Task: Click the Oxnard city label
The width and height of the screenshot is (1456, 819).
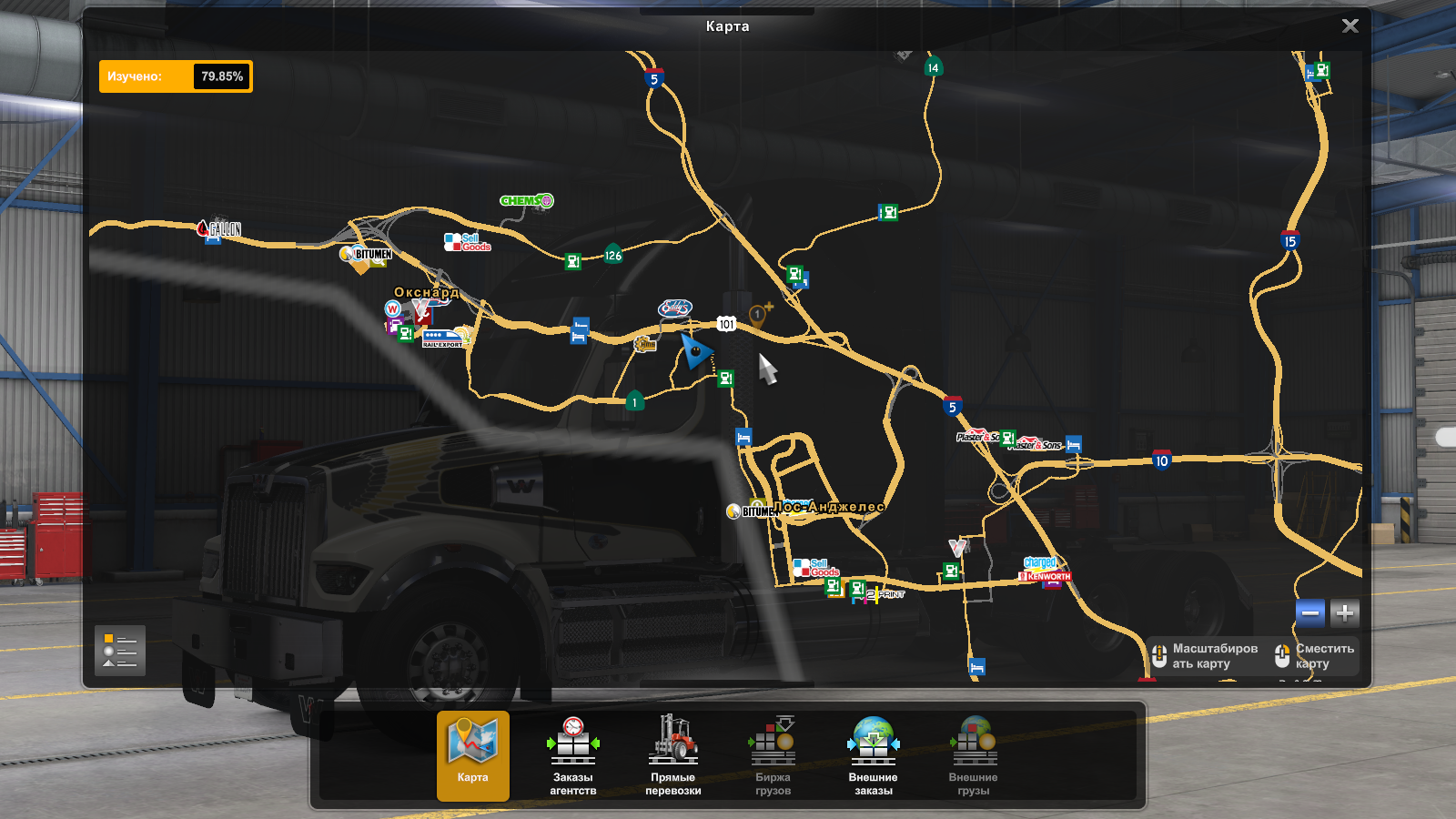Action: pyautogui.click(x=426, y=292)
